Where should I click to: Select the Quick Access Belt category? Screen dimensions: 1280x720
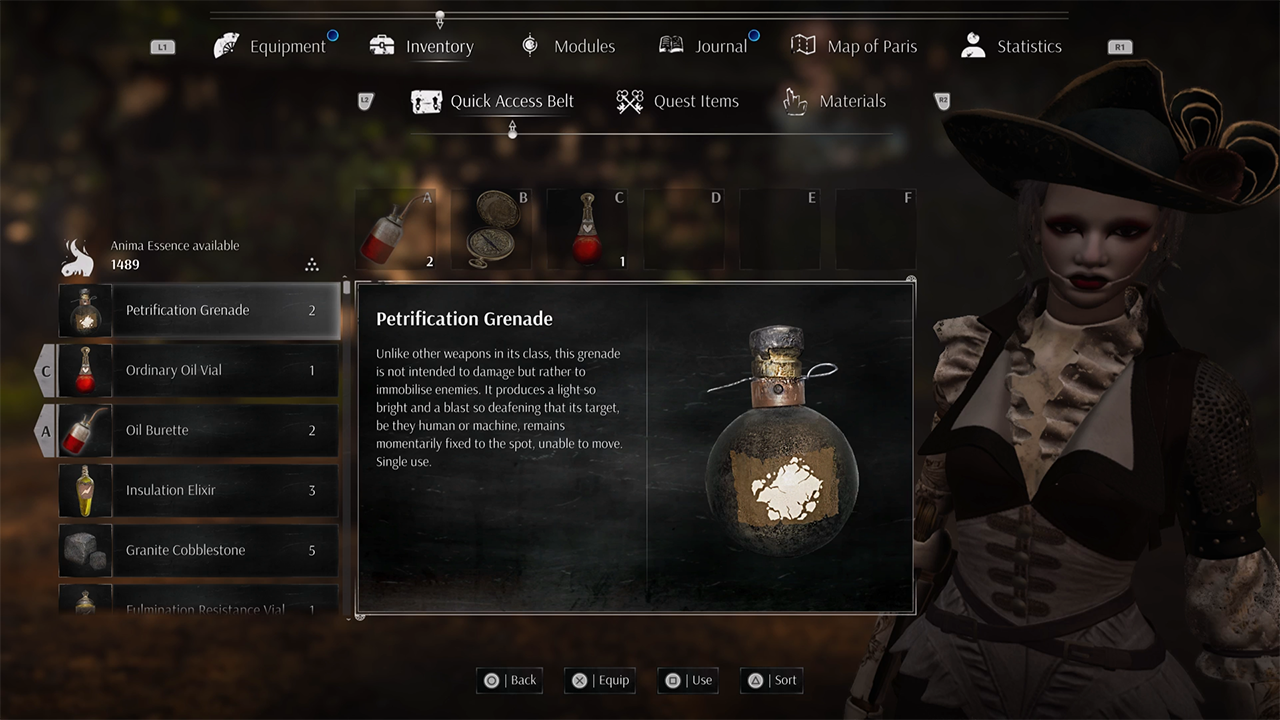click(x=493, y=101)
